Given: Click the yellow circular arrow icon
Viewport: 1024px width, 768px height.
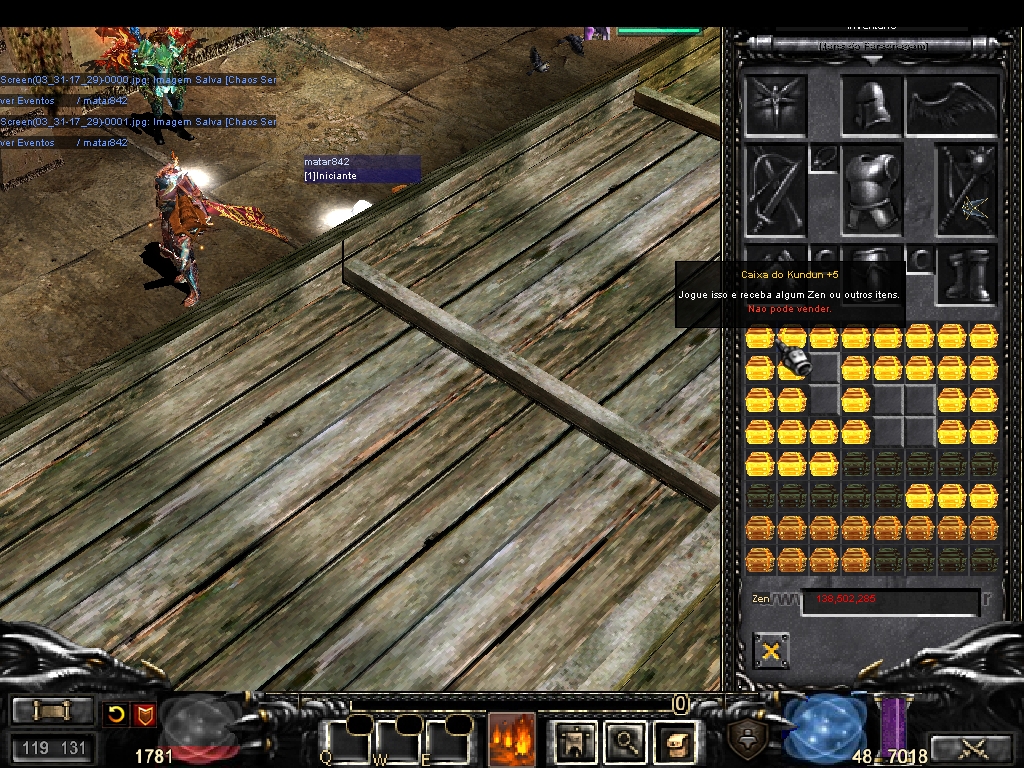Looking at the screenshot, I should (x=117, y=714).
